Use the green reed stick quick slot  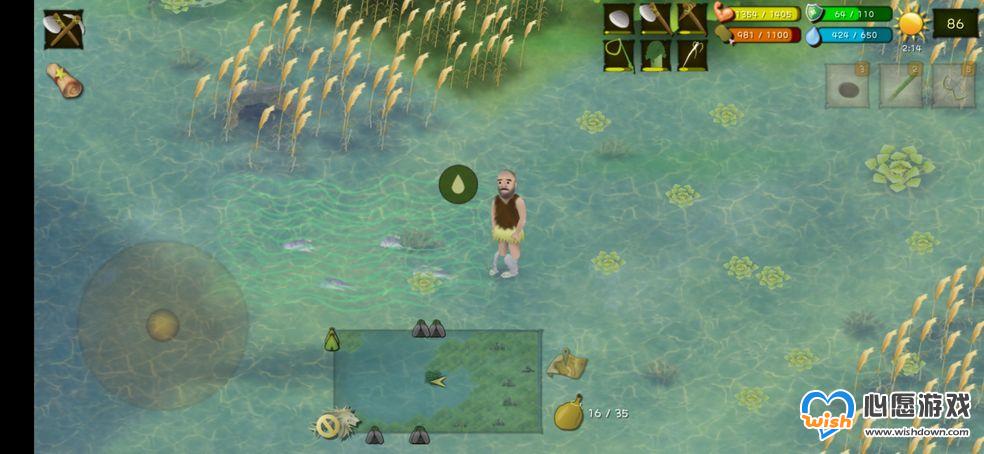(x=900, y=86)
